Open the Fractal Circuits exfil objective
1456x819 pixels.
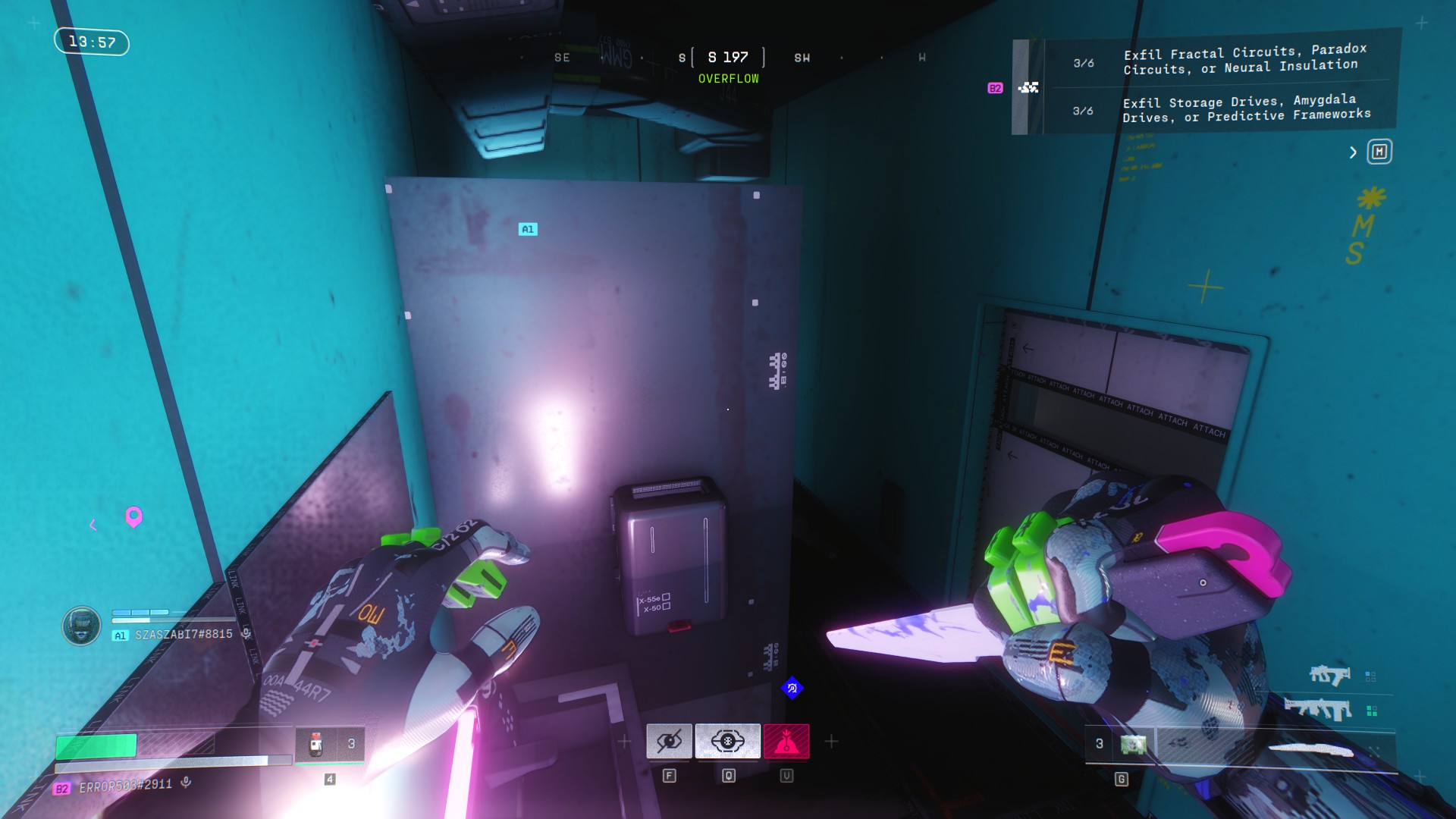[1244, 60]
